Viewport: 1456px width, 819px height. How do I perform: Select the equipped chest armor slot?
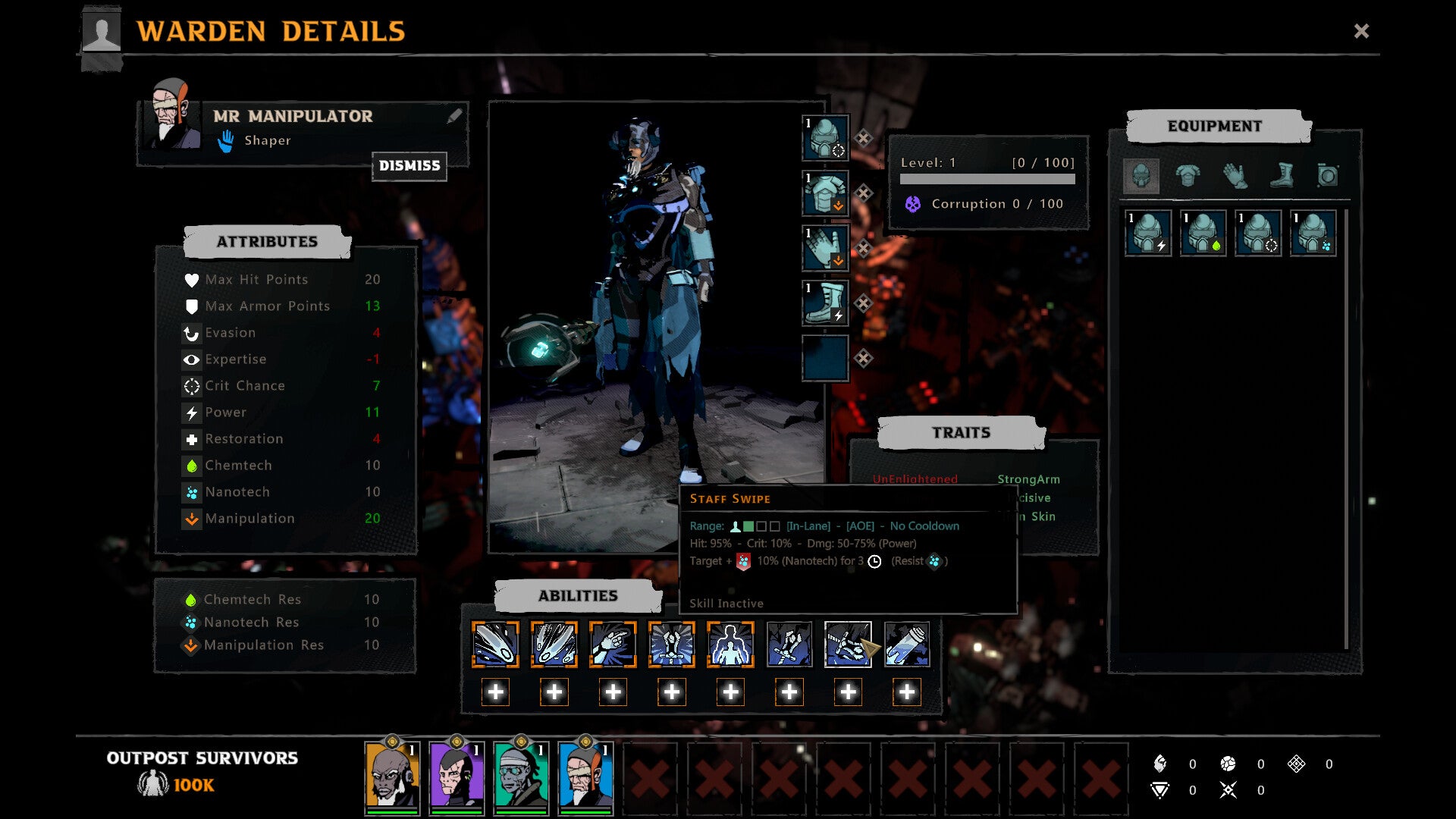coord(825,193)
